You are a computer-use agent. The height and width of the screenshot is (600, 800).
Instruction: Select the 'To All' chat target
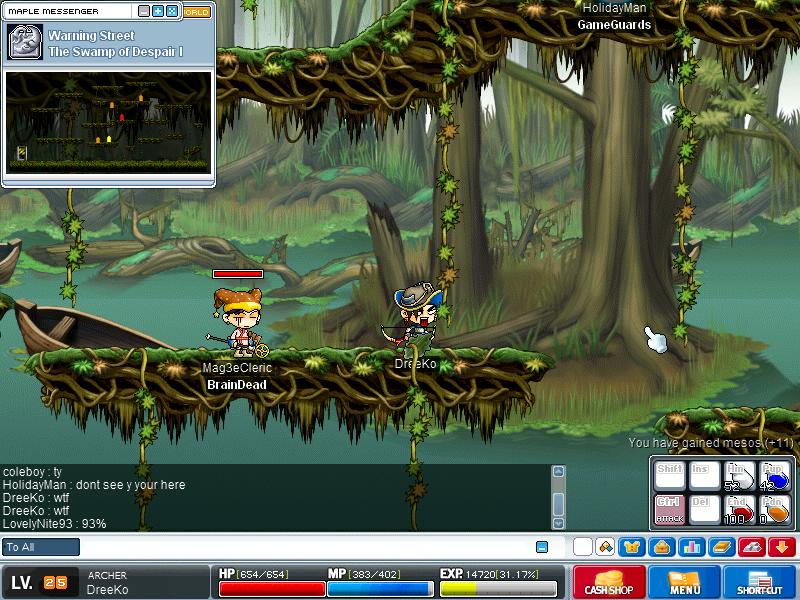click(41, 547)
